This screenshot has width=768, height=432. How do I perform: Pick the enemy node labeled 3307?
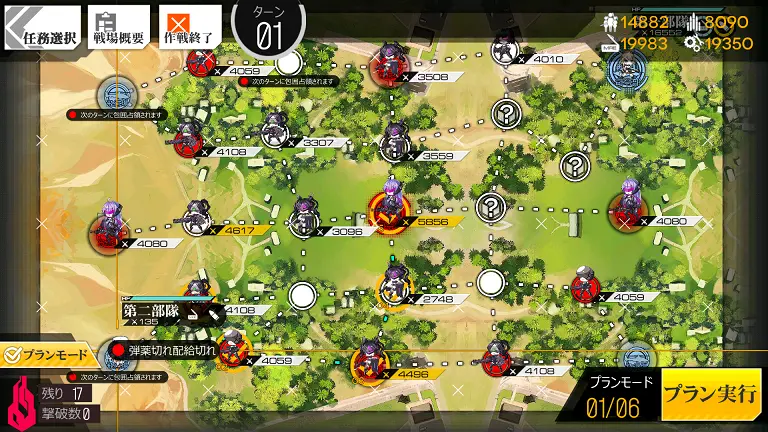(275, 132)
